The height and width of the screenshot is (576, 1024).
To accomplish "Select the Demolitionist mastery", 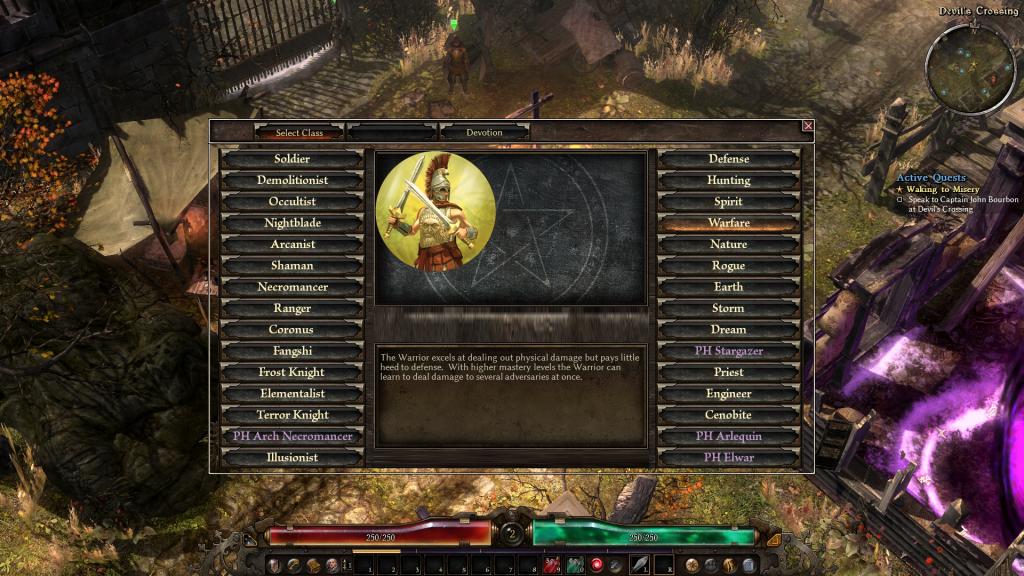I will pyautogui.click(x=292, y=181).
